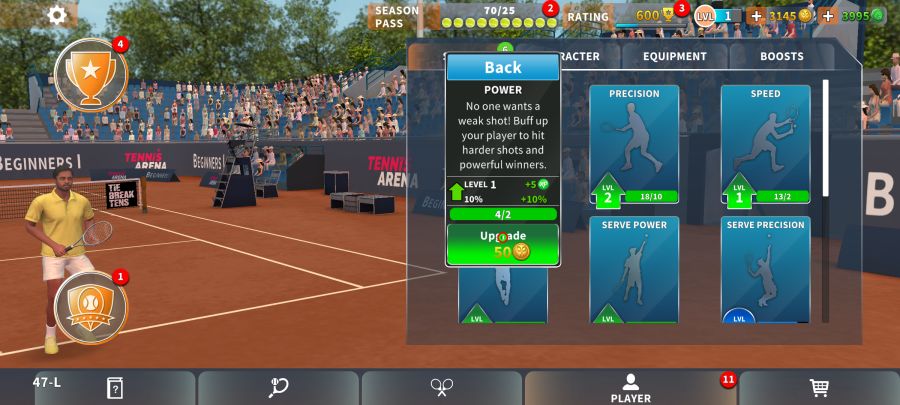The height and width of the screenshot is (405, 900).
Task: Open the Rating trophy display
Action: pos(640,16)
